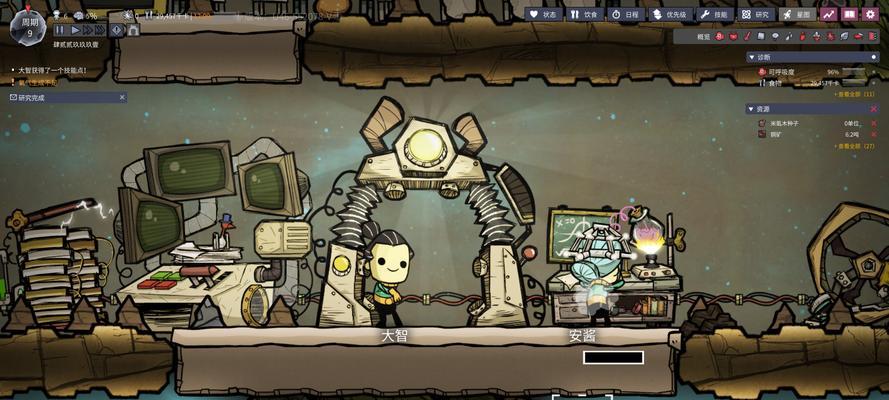This screenshot has height=400, width=889.
Task: Open the 日程 (Schedule) screen
Action: (x=626, y=15)
